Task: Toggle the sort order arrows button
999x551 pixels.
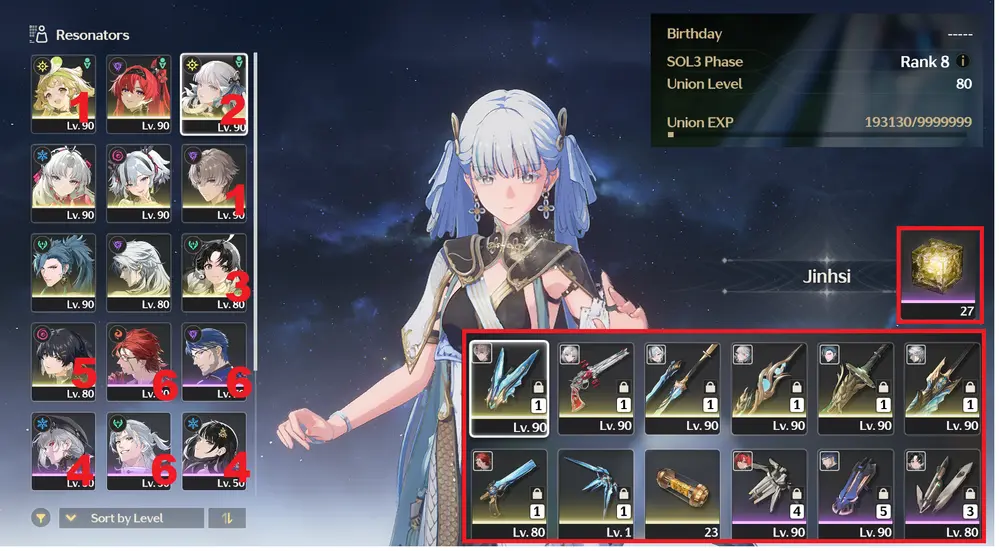Action: click(226, 518)
